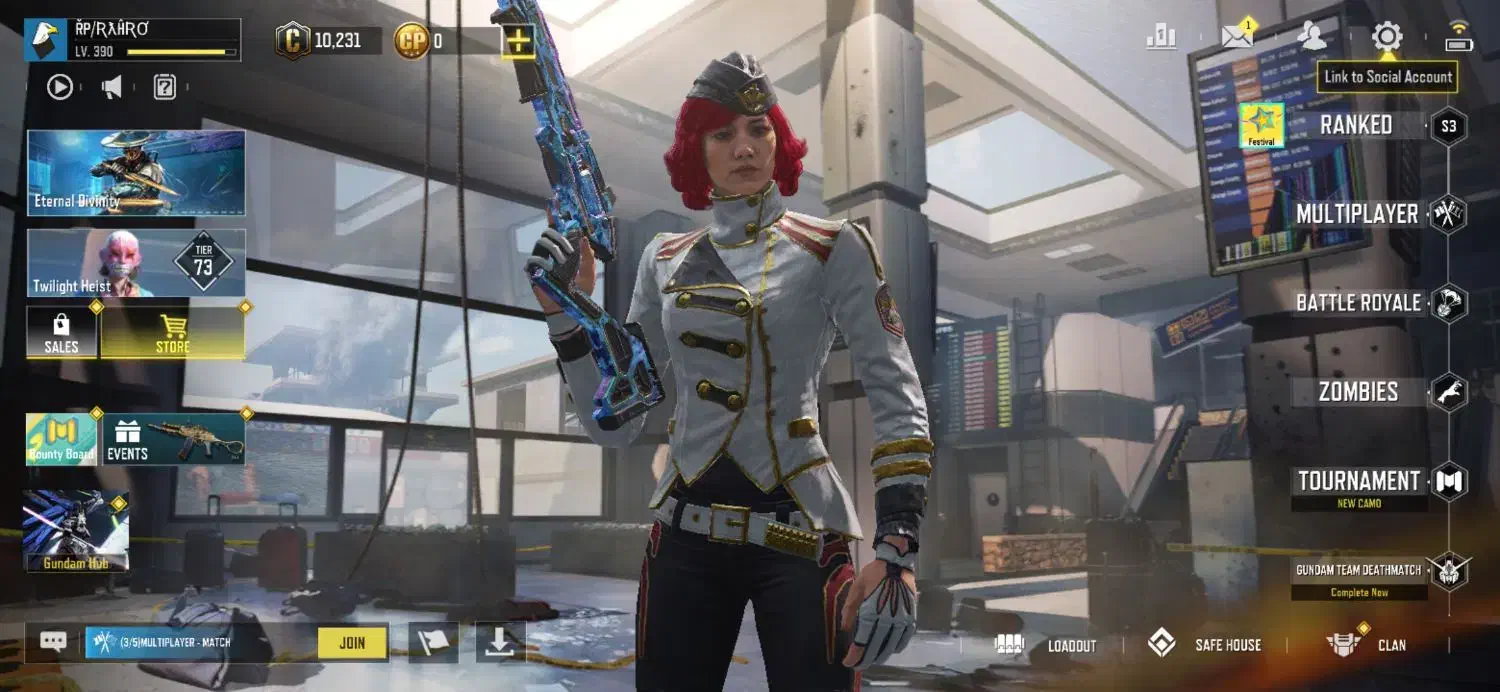Select MULTIPLAYER game mode
Viewport: 1500px width, 692px height.
1357,214
